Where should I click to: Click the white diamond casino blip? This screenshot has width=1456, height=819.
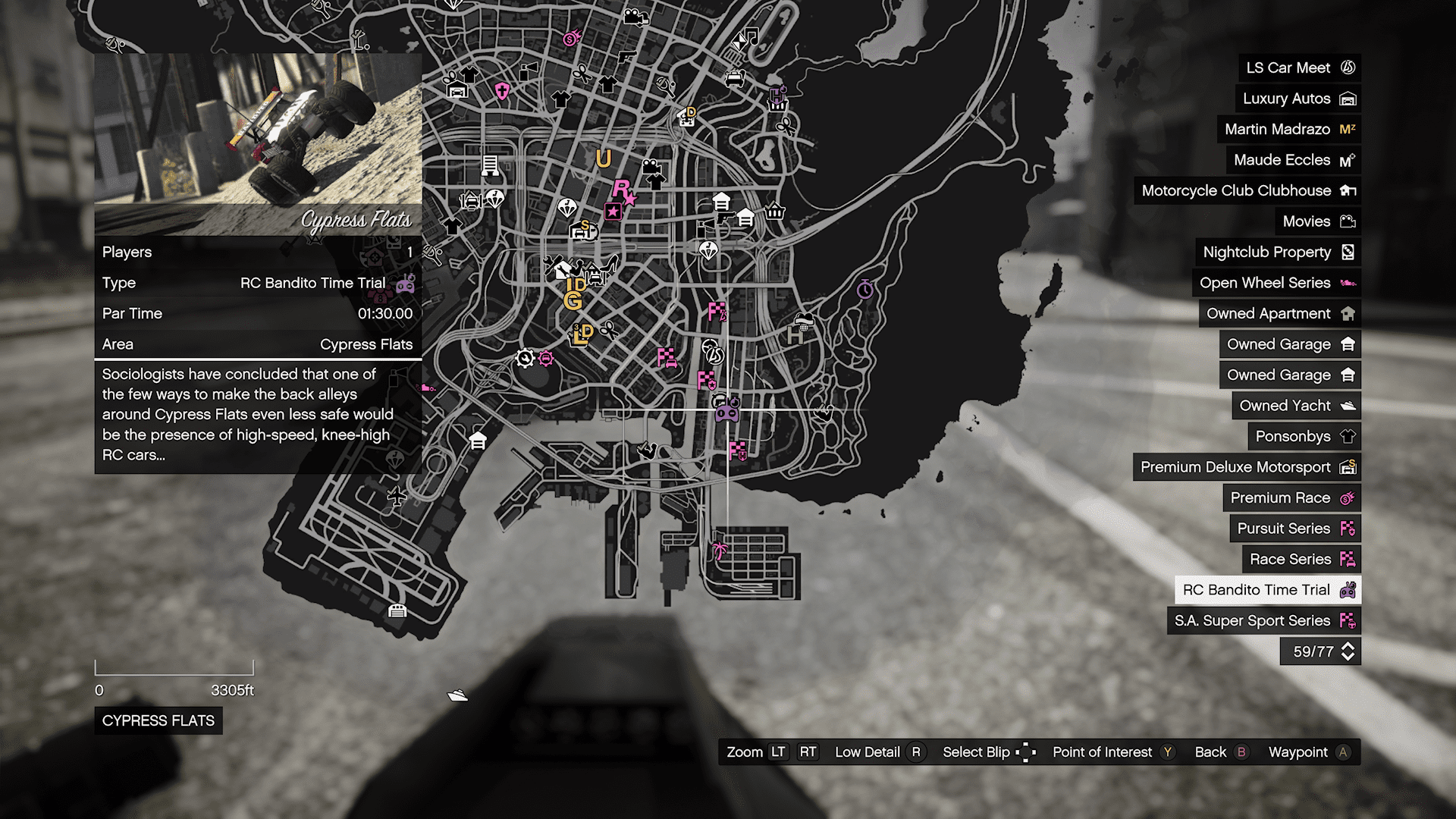pos(709,250)
